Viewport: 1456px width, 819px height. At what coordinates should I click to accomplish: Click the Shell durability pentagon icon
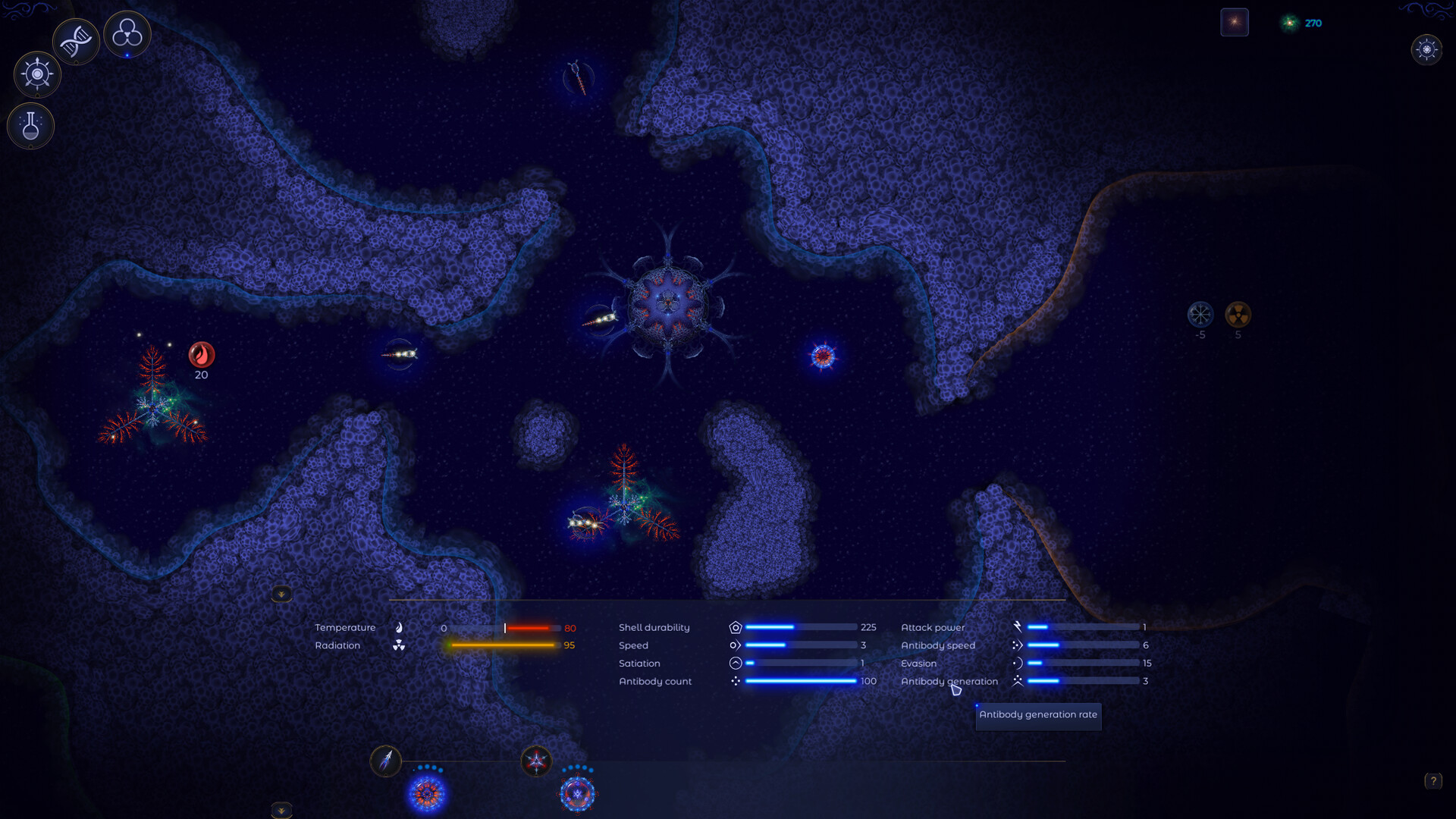coord(734,627)
